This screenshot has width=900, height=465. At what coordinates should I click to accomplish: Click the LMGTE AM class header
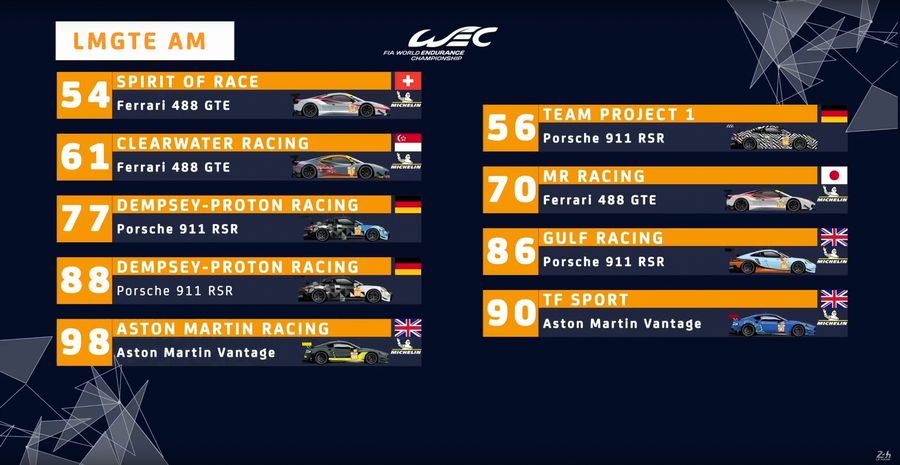click(145, 42)
